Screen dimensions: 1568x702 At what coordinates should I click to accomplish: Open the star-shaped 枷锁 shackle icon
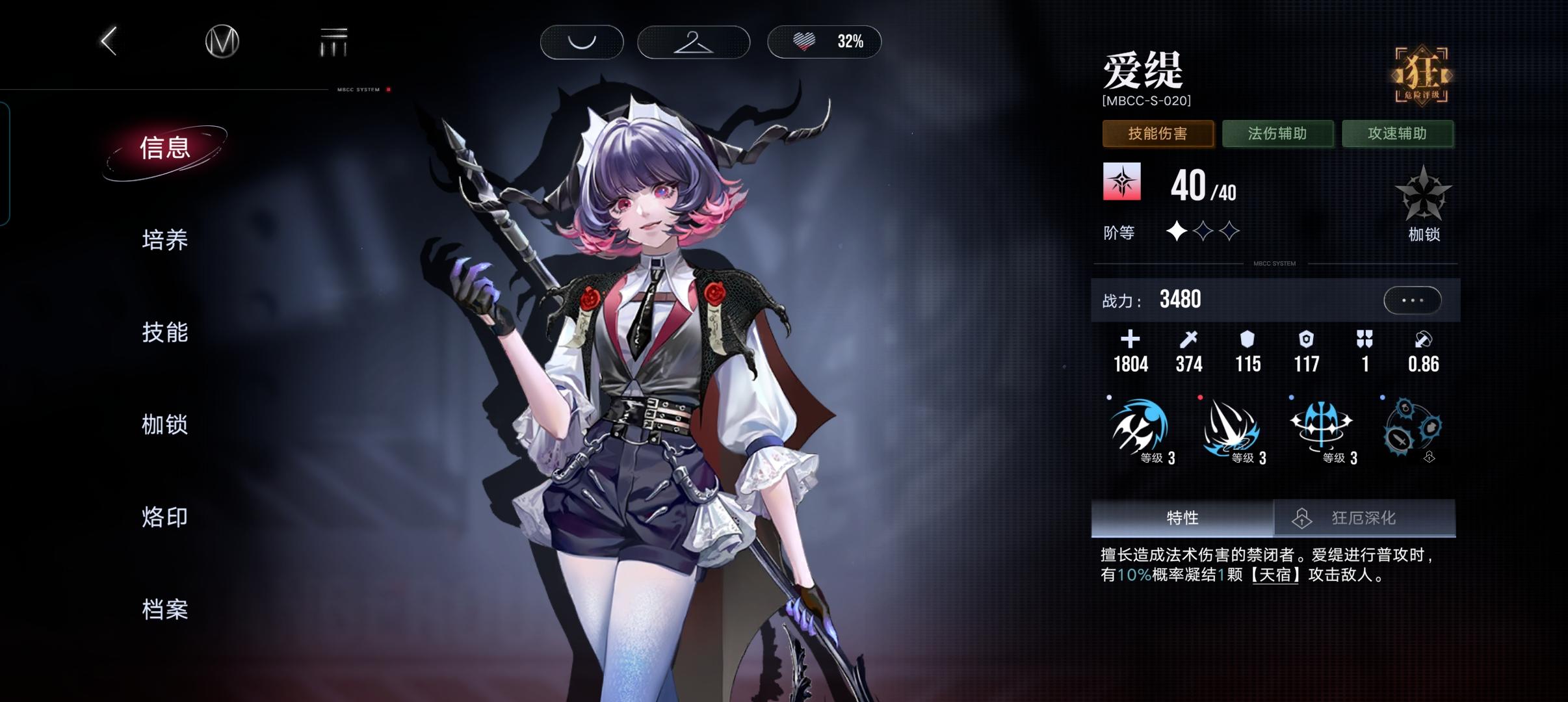1423,195
